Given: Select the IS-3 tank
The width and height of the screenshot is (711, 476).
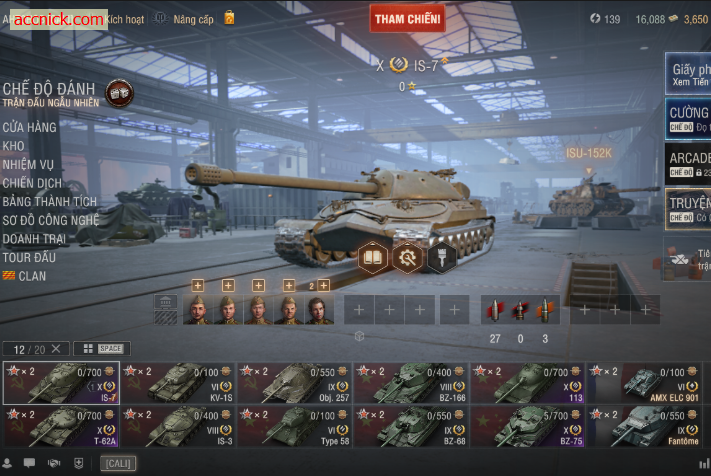Looking at the screenshot, I should click(x=178, y=427).
